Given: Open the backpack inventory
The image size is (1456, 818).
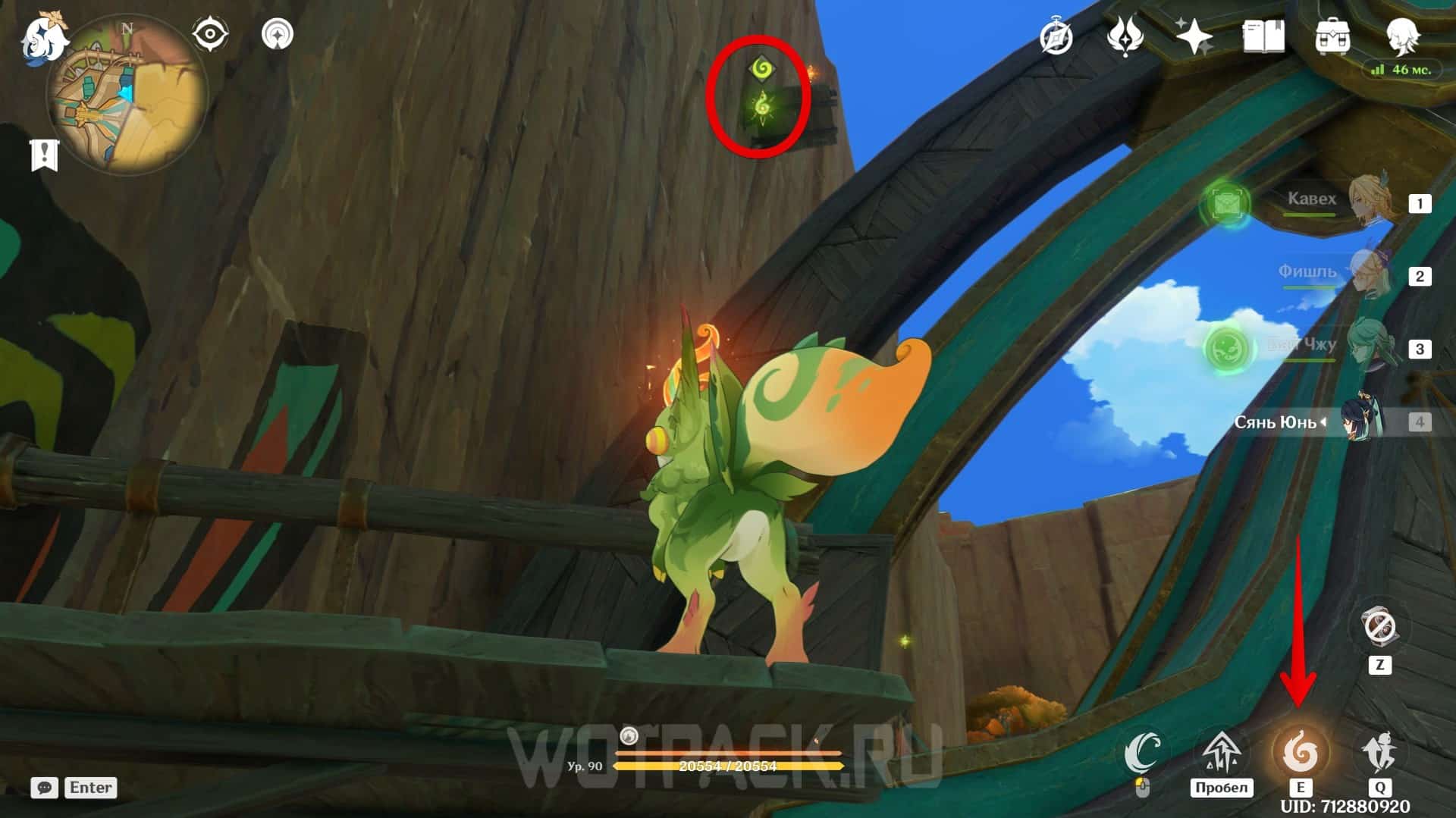Looking at the screenshot, I should (x=1332, y=36).
